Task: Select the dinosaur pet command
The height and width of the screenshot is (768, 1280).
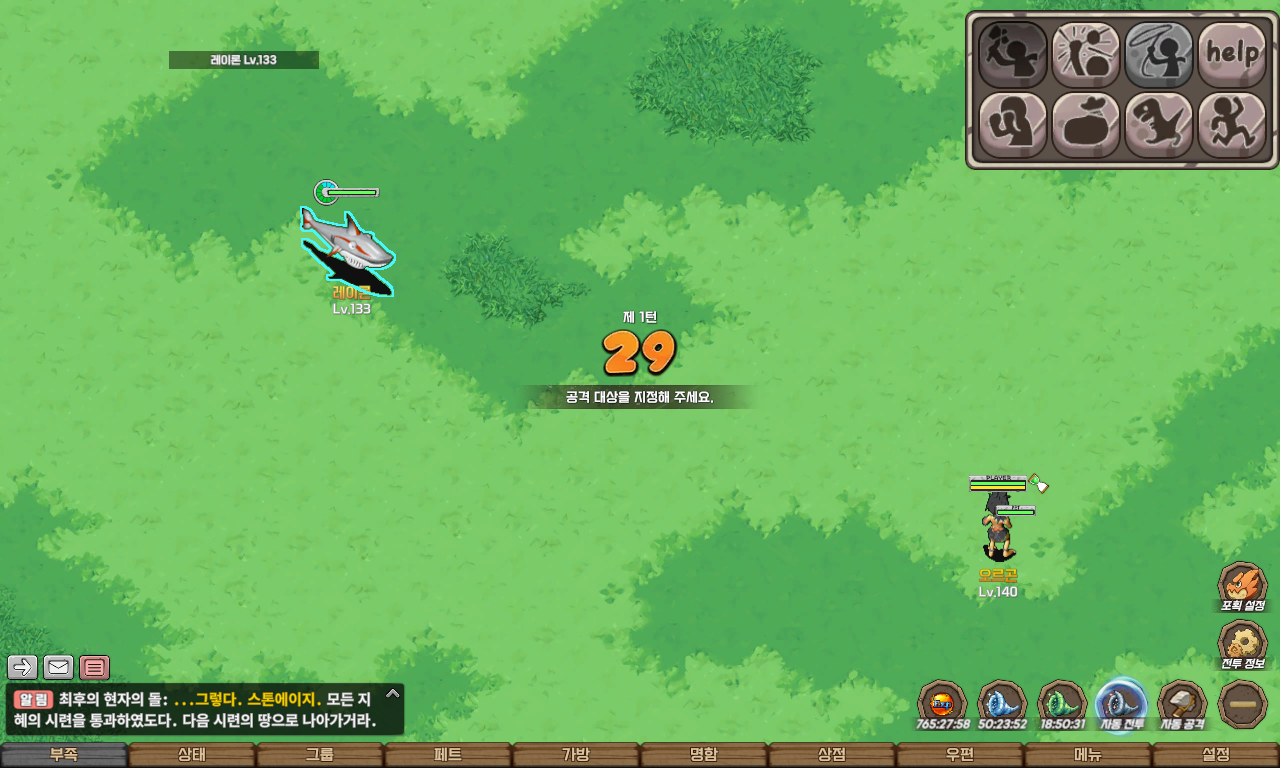Action: tap(1159, 126)
